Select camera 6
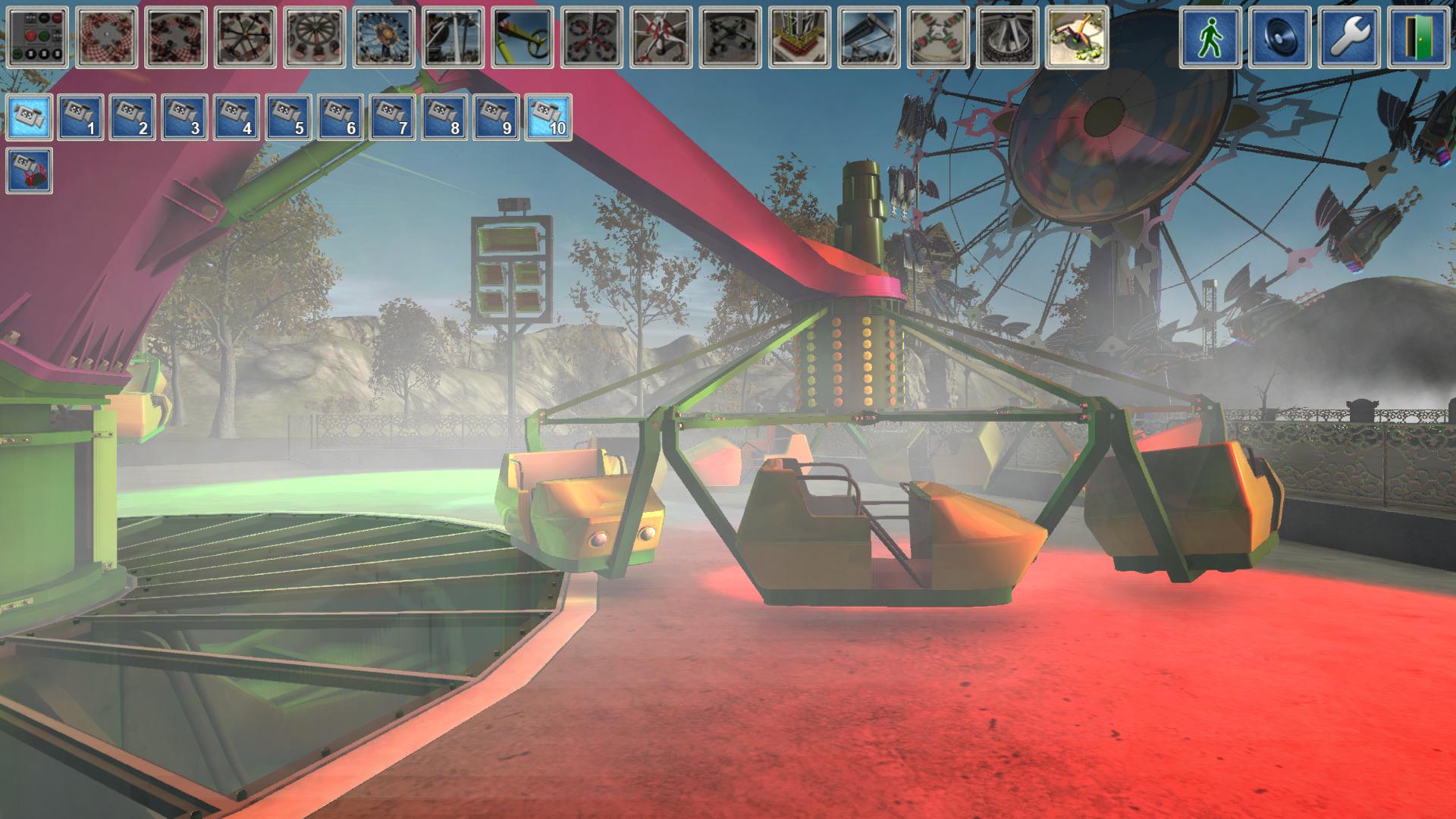The height and width of the screenshot is (819, 1456). coord(340,118)
